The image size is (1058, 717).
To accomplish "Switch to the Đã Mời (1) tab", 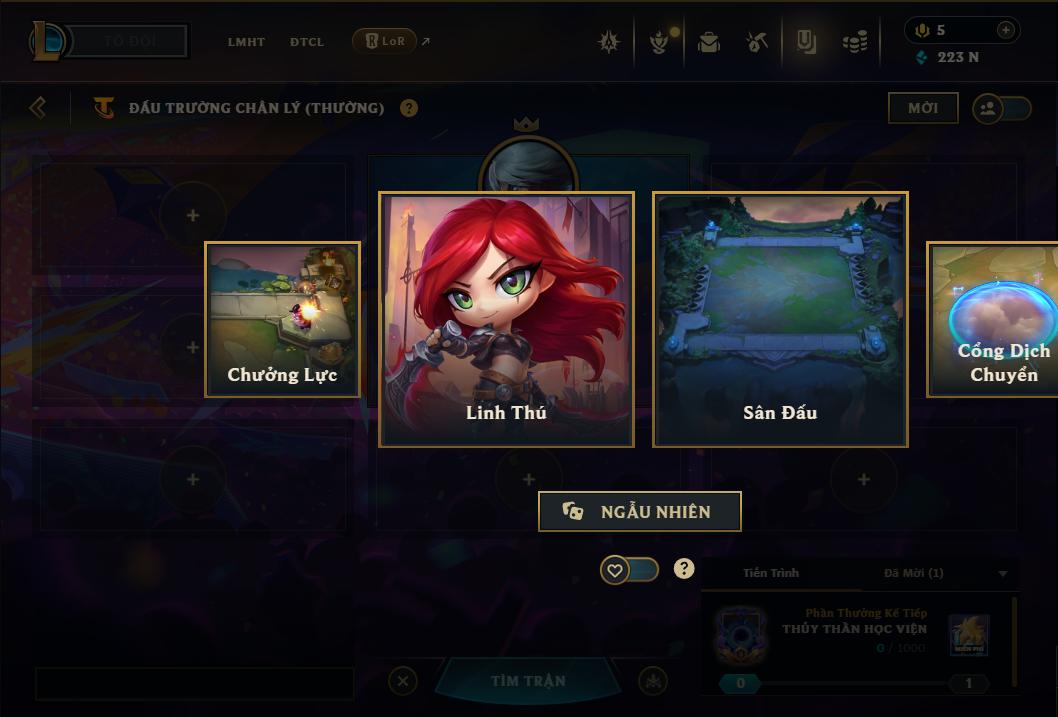I will [x=913, y=573].
